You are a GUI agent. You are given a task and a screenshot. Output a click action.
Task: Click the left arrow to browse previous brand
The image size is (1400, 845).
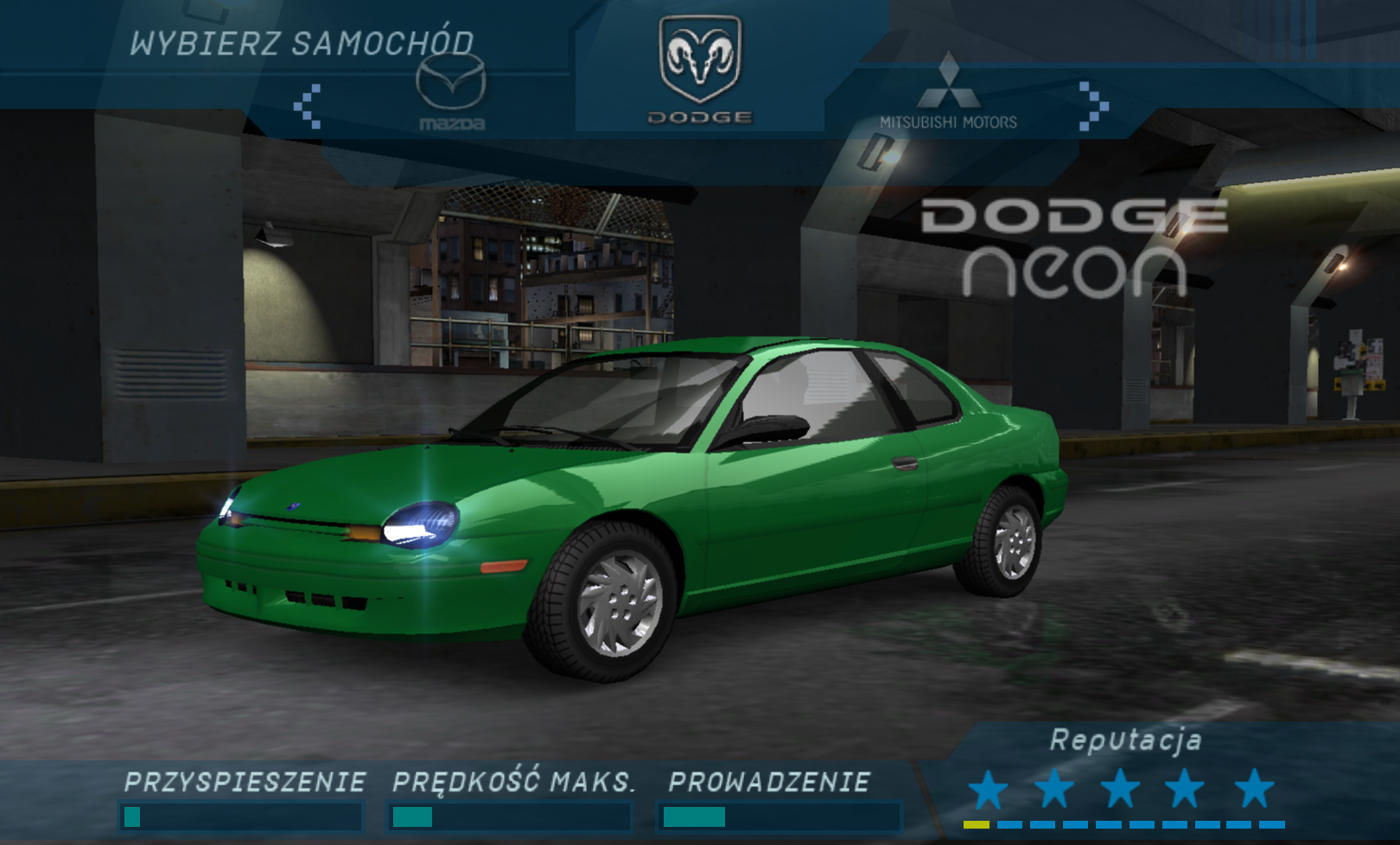coord(308,106)
